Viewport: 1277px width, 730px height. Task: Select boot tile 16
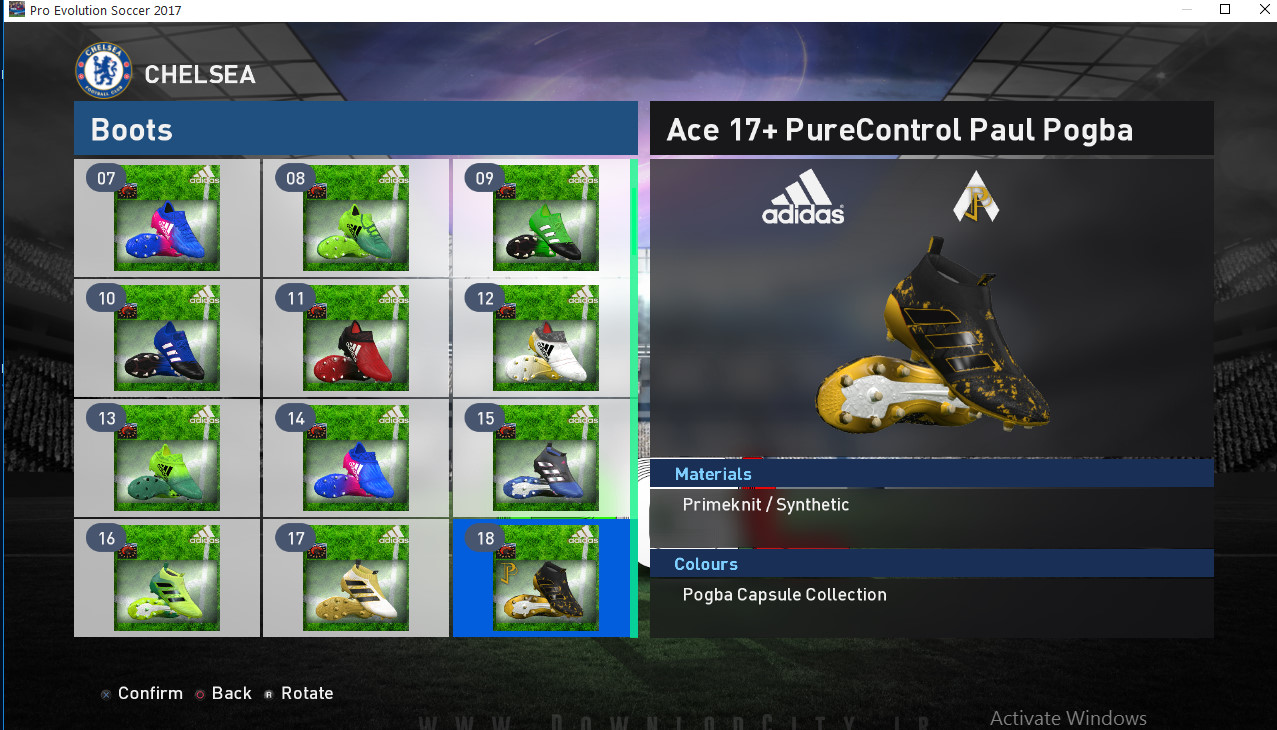click(167, 578)
